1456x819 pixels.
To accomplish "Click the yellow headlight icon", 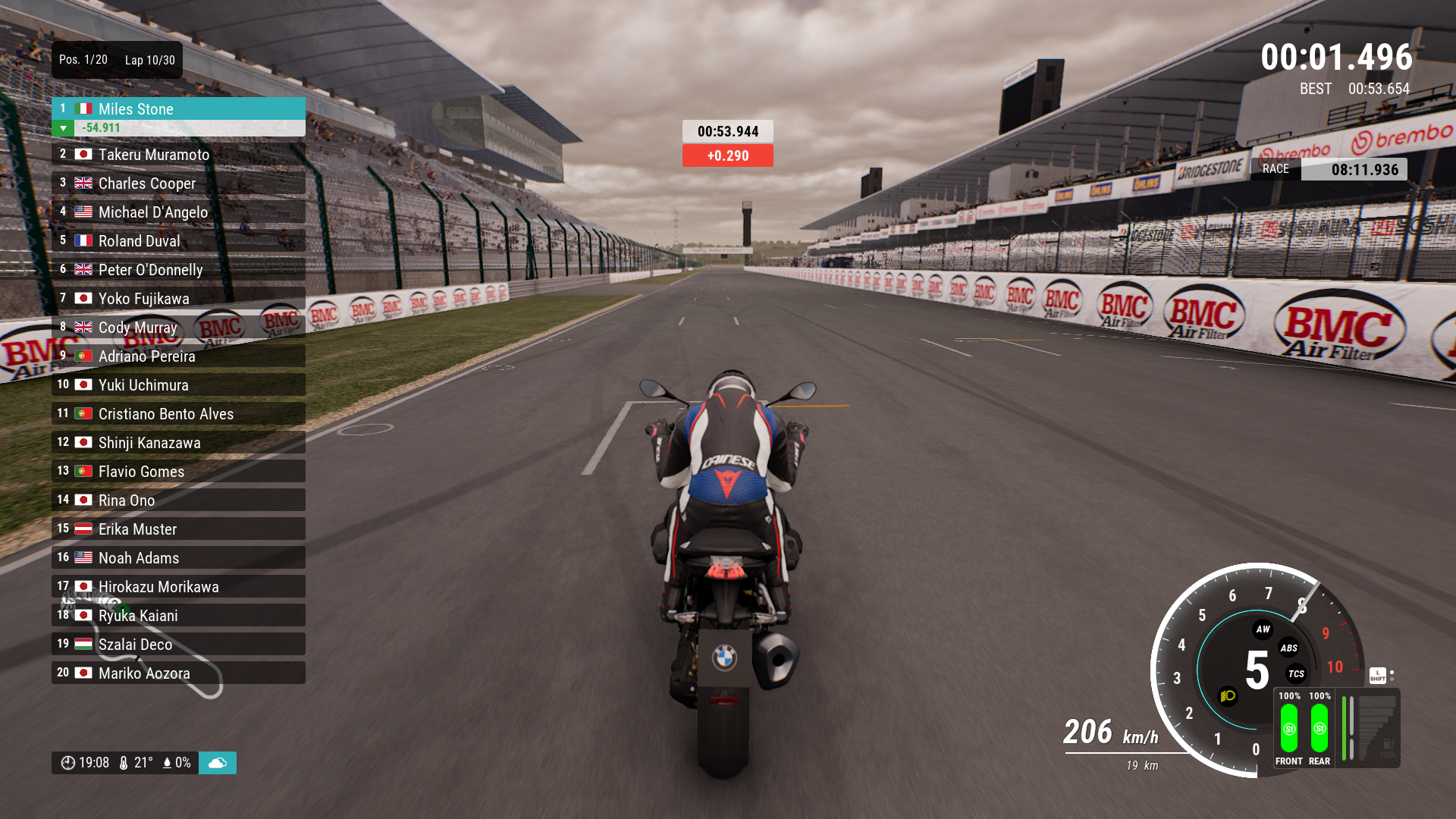I will 1228,696.
